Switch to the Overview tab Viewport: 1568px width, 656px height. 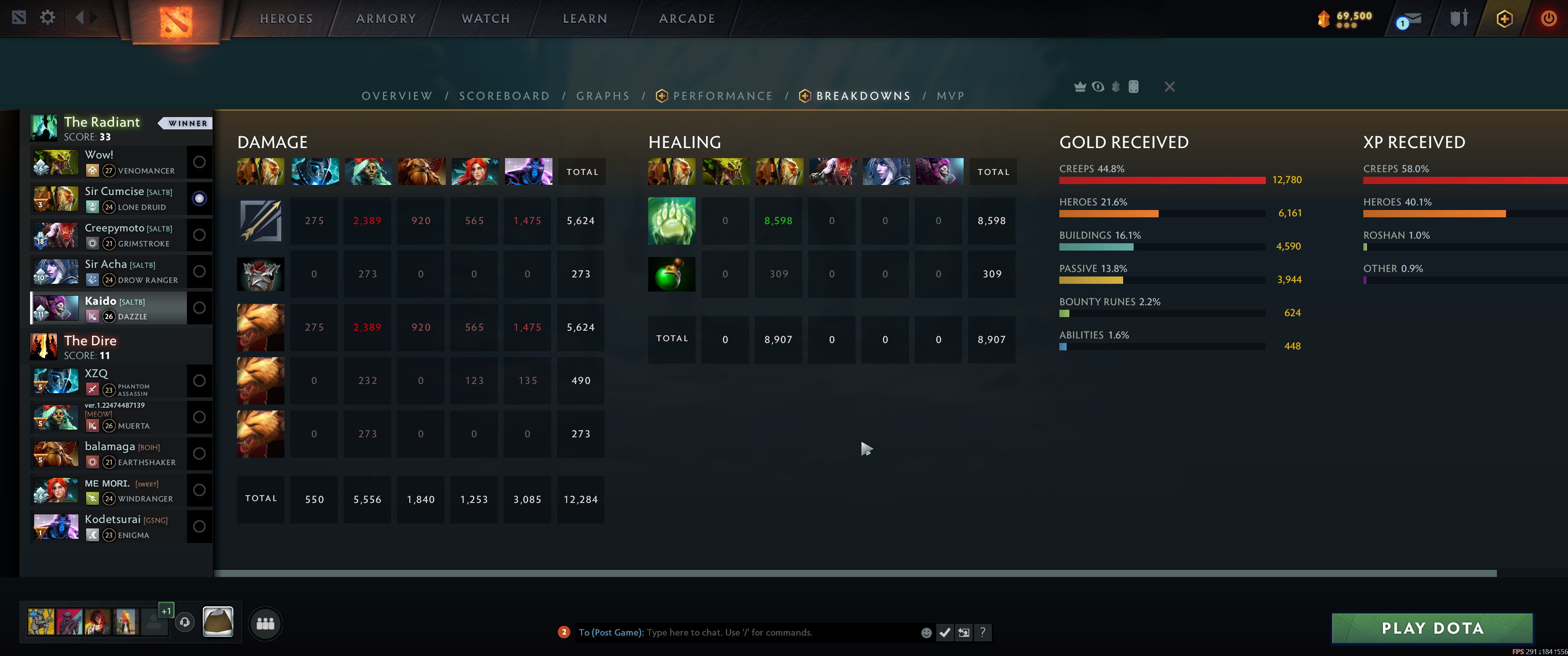click(x=397, y=96)
